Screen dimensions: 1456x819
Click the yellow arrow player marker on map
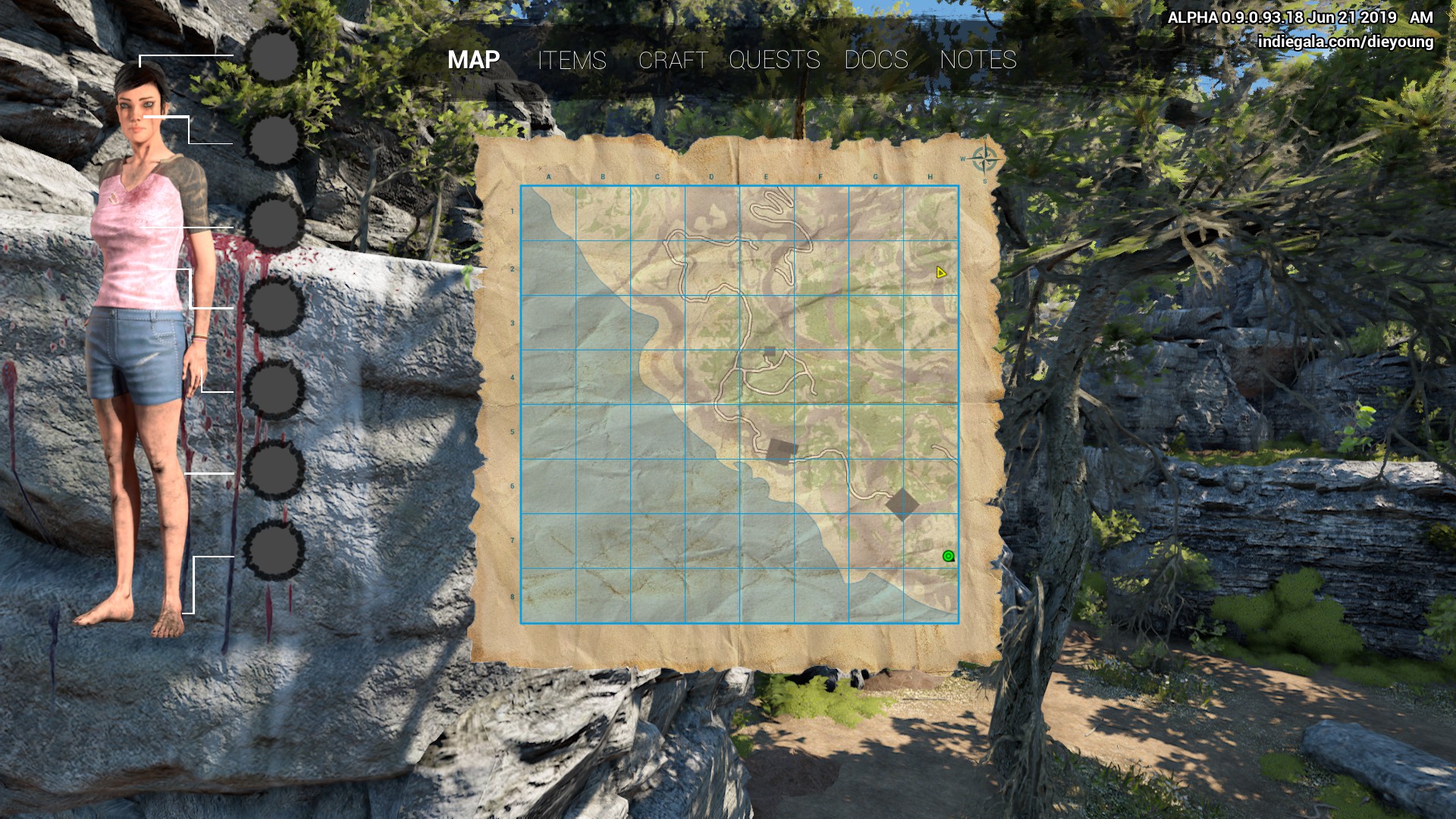(x=940, y=272)
